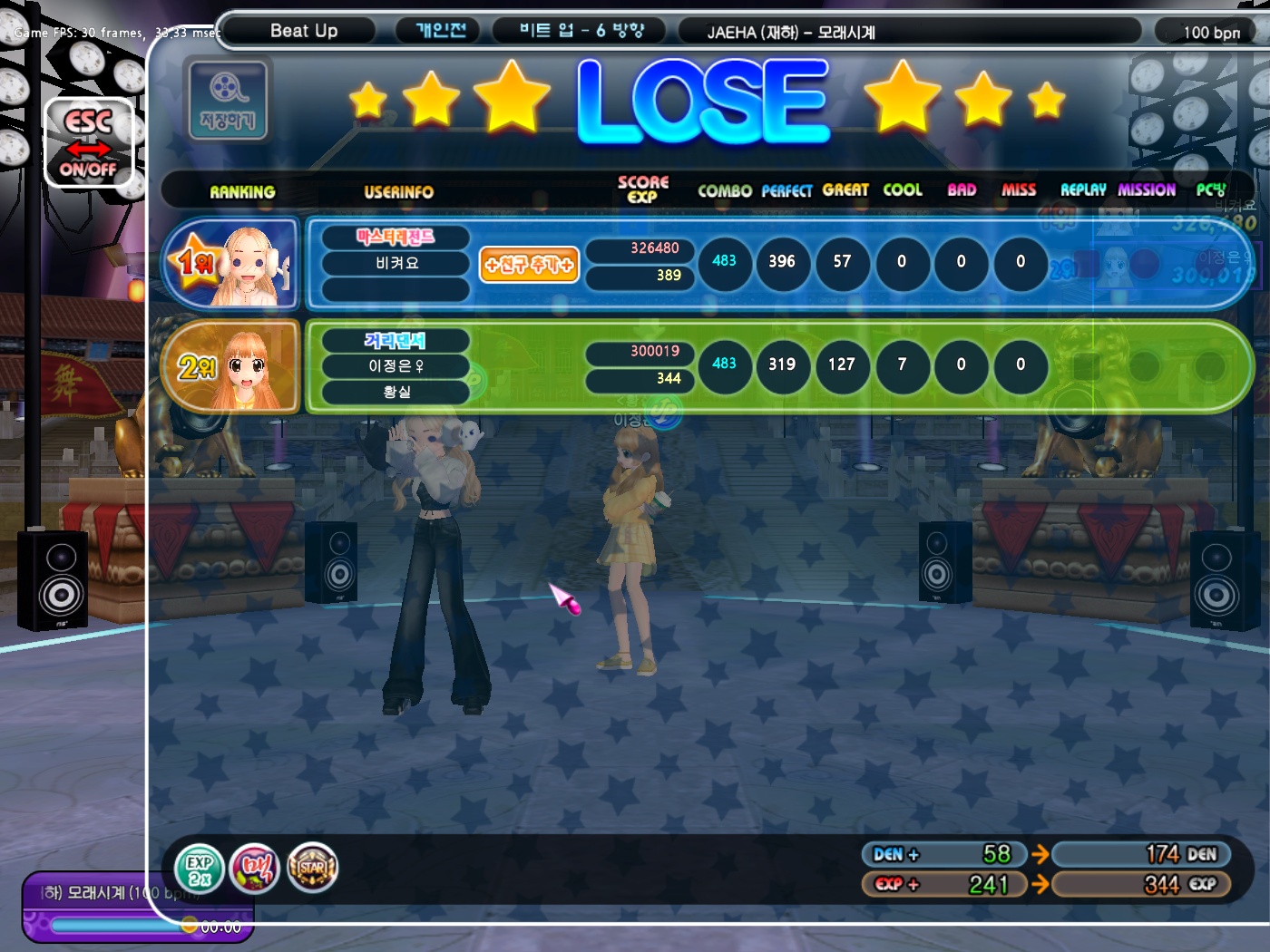Viewport: 1270px width, 952px height.
Task: Save the replay with the 저장하기 button
Action: [x=228, y=100]
